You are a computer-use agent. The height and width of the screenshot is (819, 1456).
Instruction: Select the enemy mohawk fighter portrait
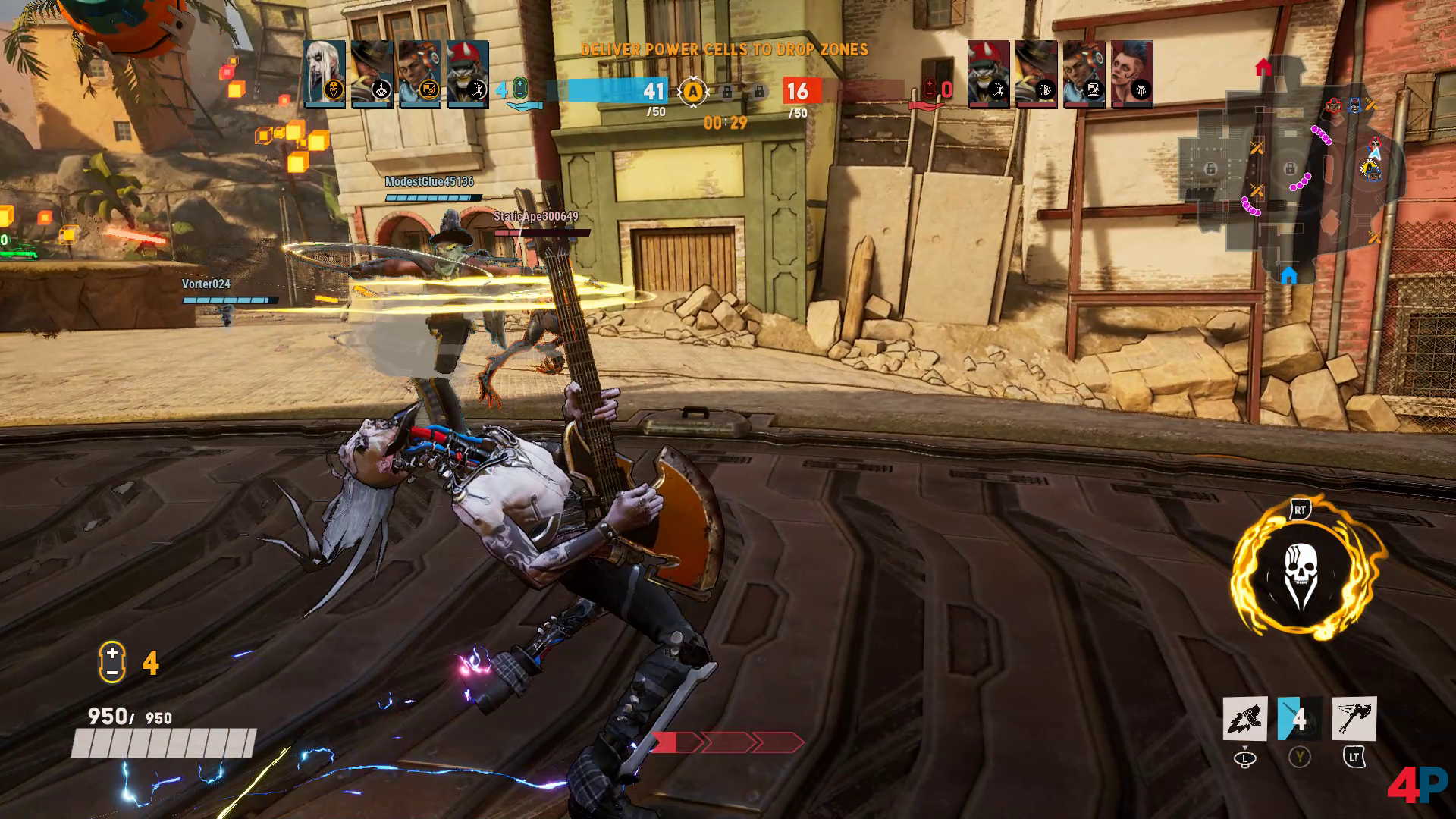[x=1132, y=74]
